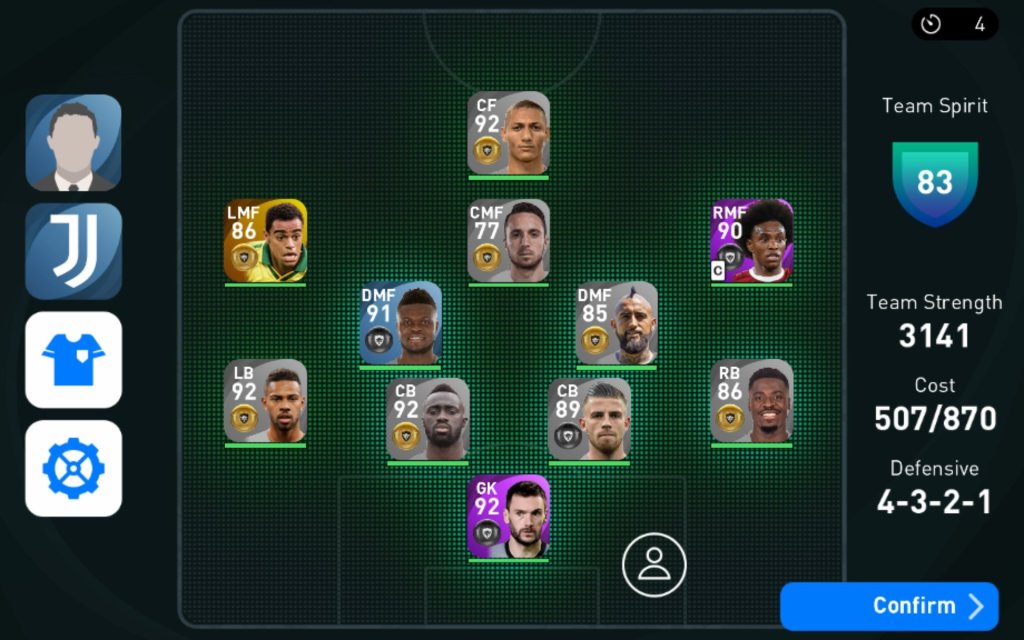The image size is (1024, 640).
Task: Choose the LMF player card rated 86
Action: coord(265,241)
